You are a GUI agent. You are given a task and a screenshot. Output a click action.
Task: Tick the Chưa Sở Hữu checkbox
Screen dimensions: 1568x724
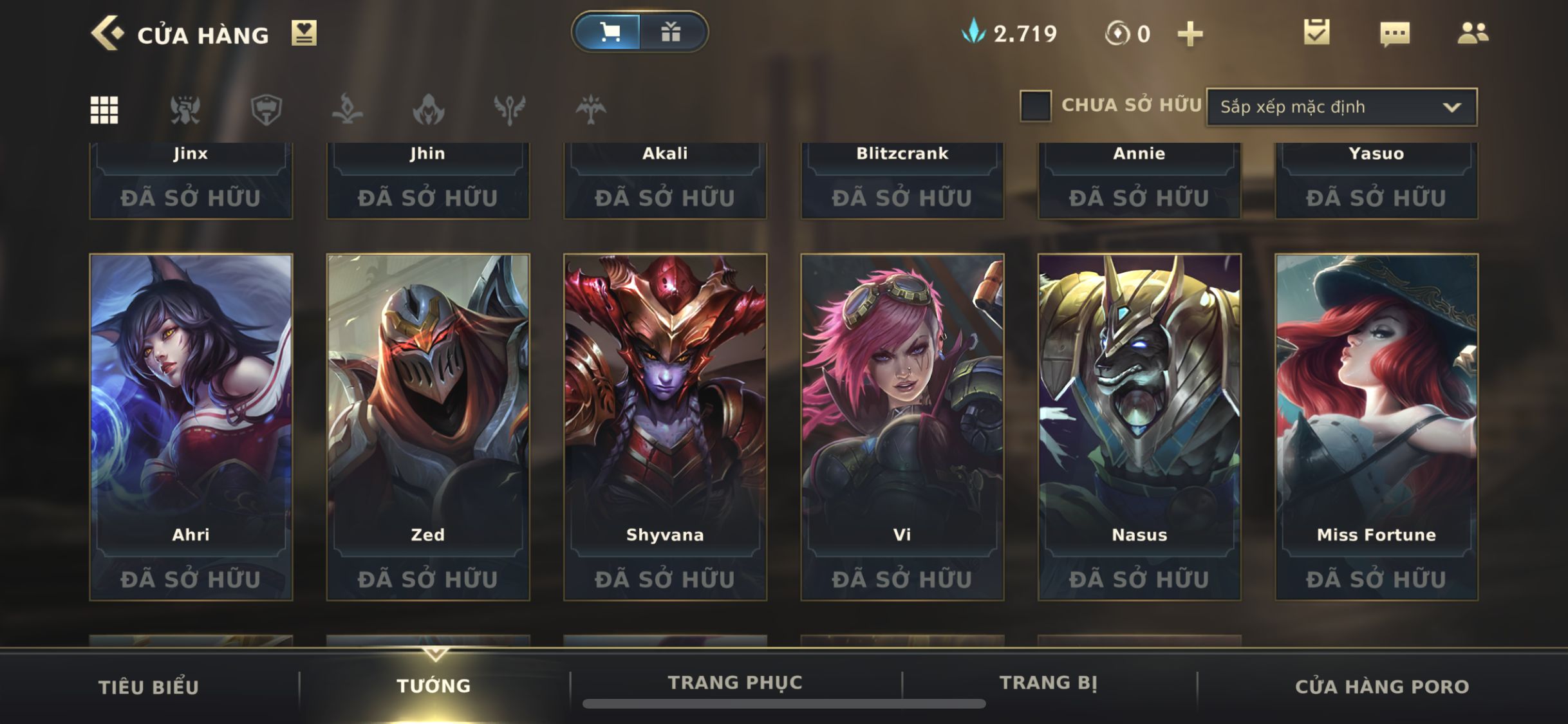pyautogui.click(x=1035, y=106)
